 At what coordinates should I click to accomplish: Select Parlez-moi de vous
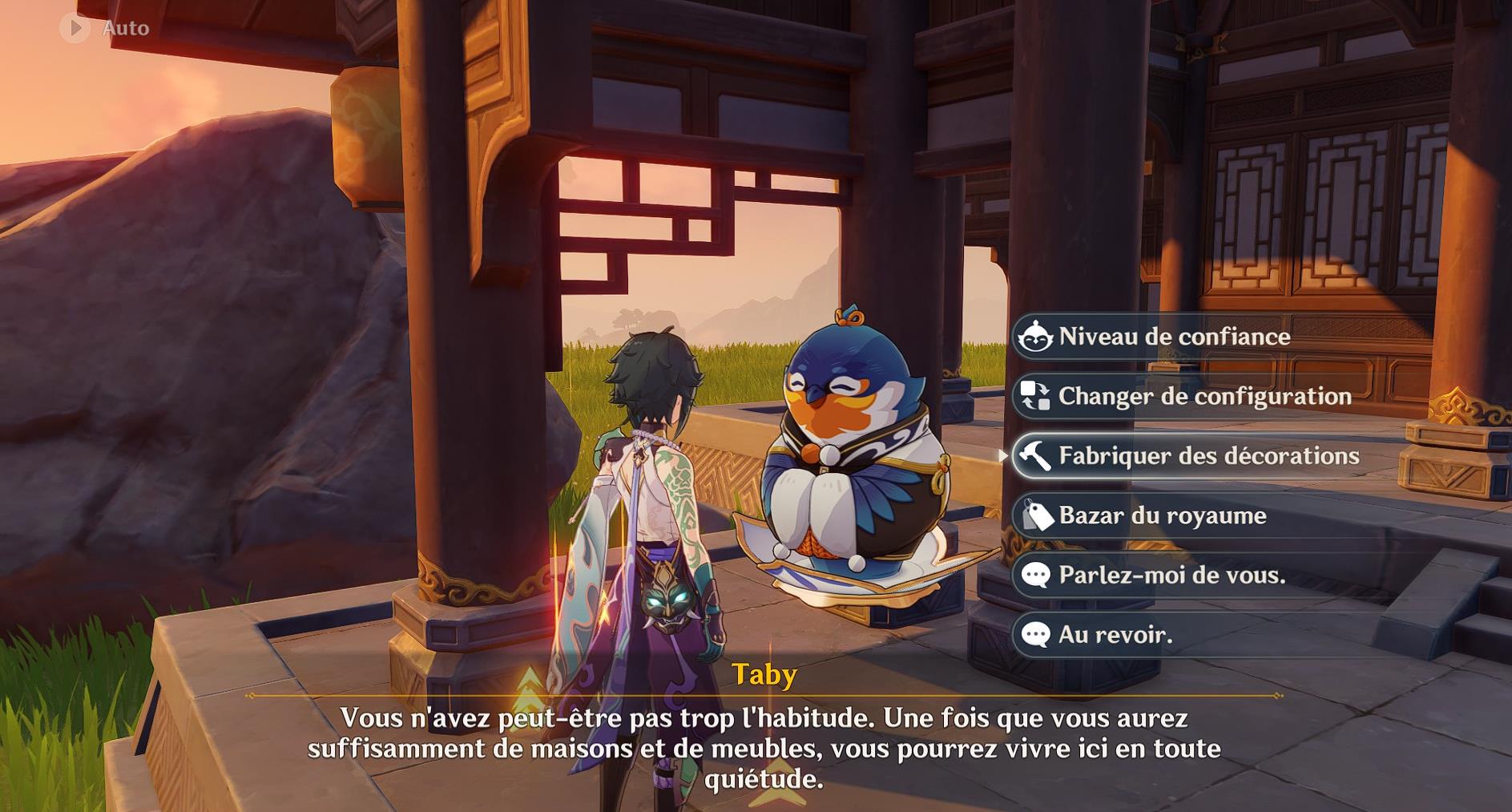click(1170, 575)
